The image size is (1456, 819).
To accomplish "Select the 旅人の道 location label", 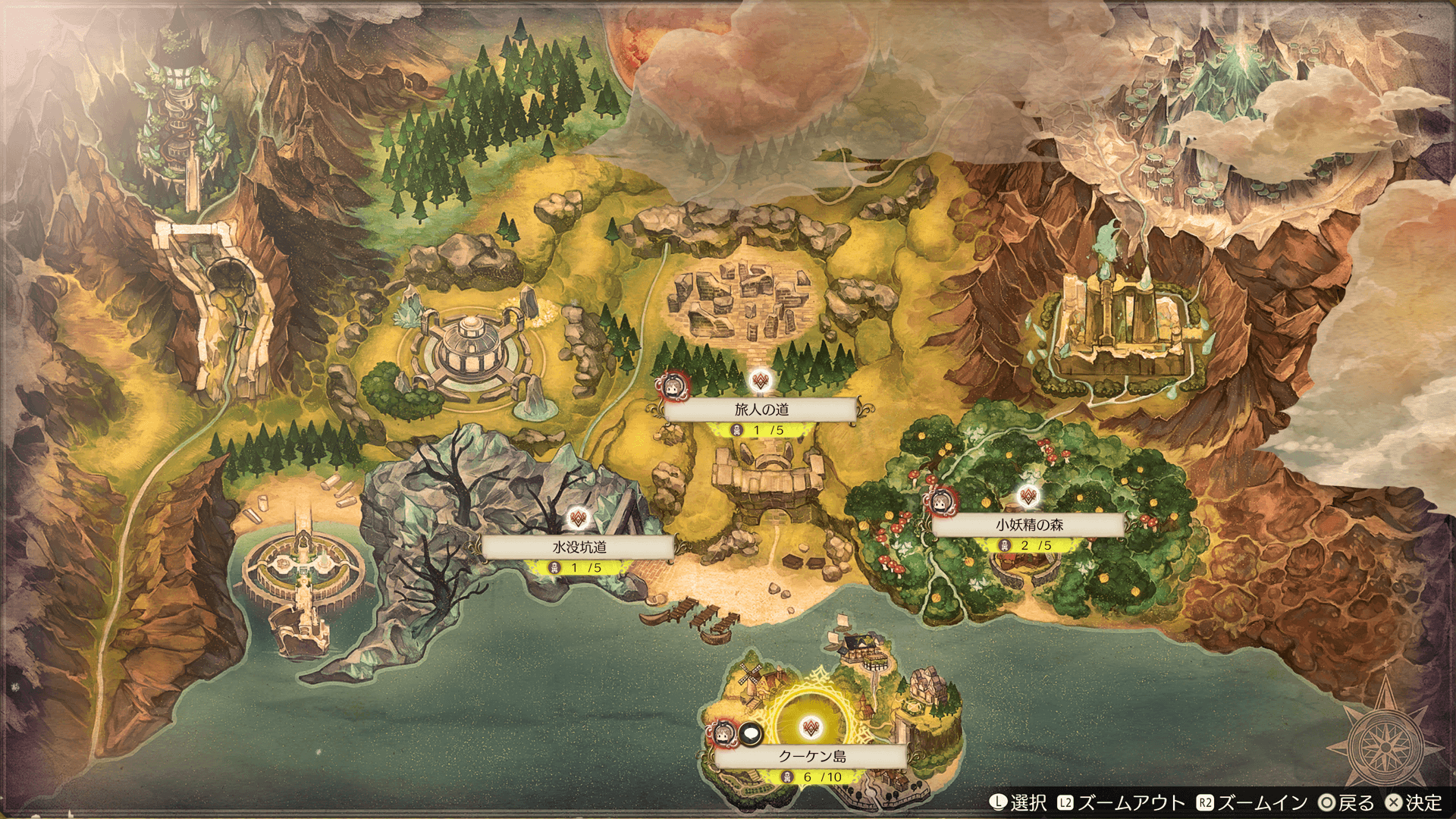I will pos(761,409).
